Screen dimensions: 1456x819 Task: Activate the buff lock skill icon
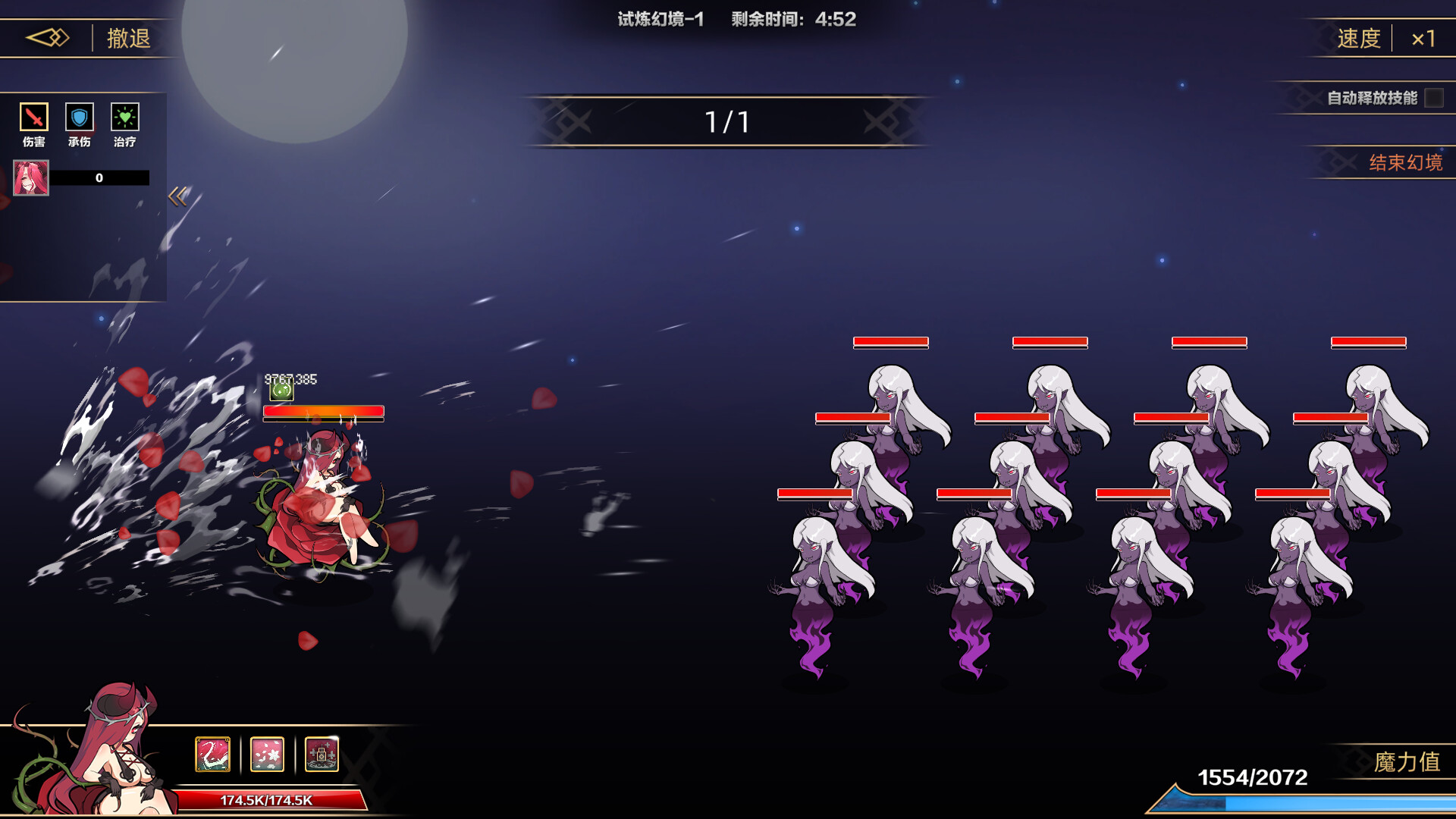coord(322,753)
